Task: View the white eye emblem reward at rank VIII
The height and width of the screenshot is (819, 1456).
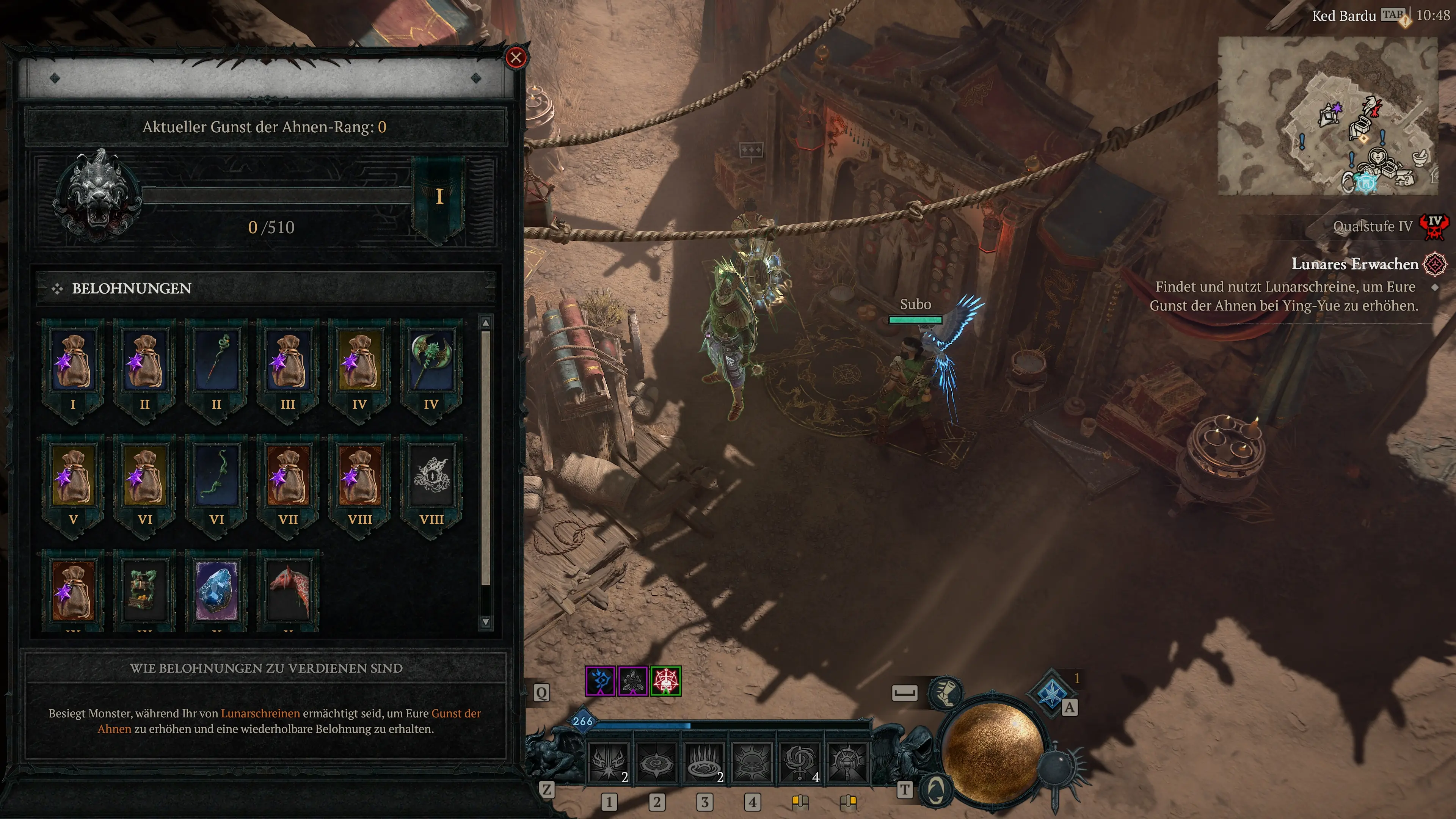Action: pos(431,477)
